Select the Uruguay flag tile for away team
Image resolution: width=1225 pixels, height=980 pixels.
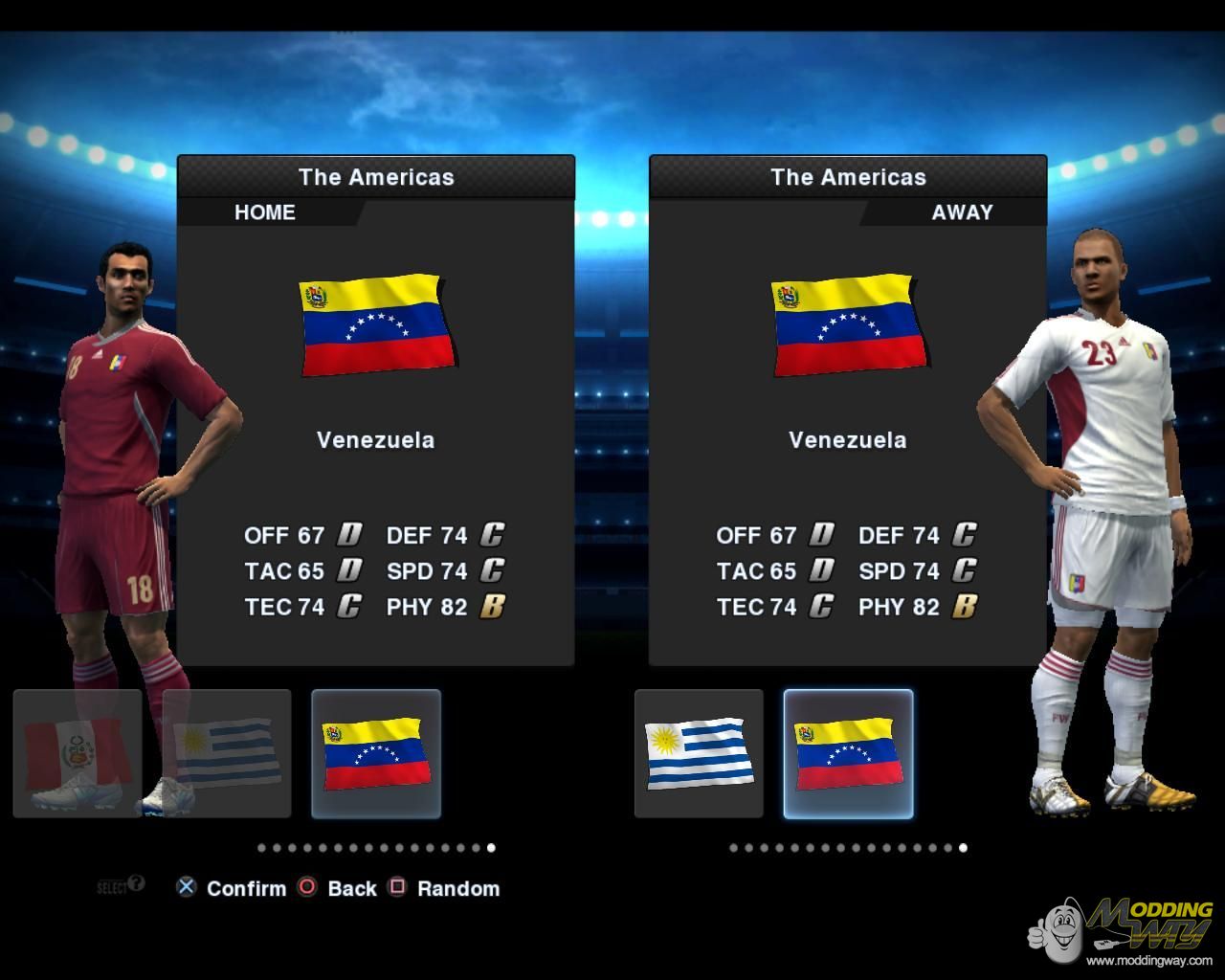coord(699,754)
